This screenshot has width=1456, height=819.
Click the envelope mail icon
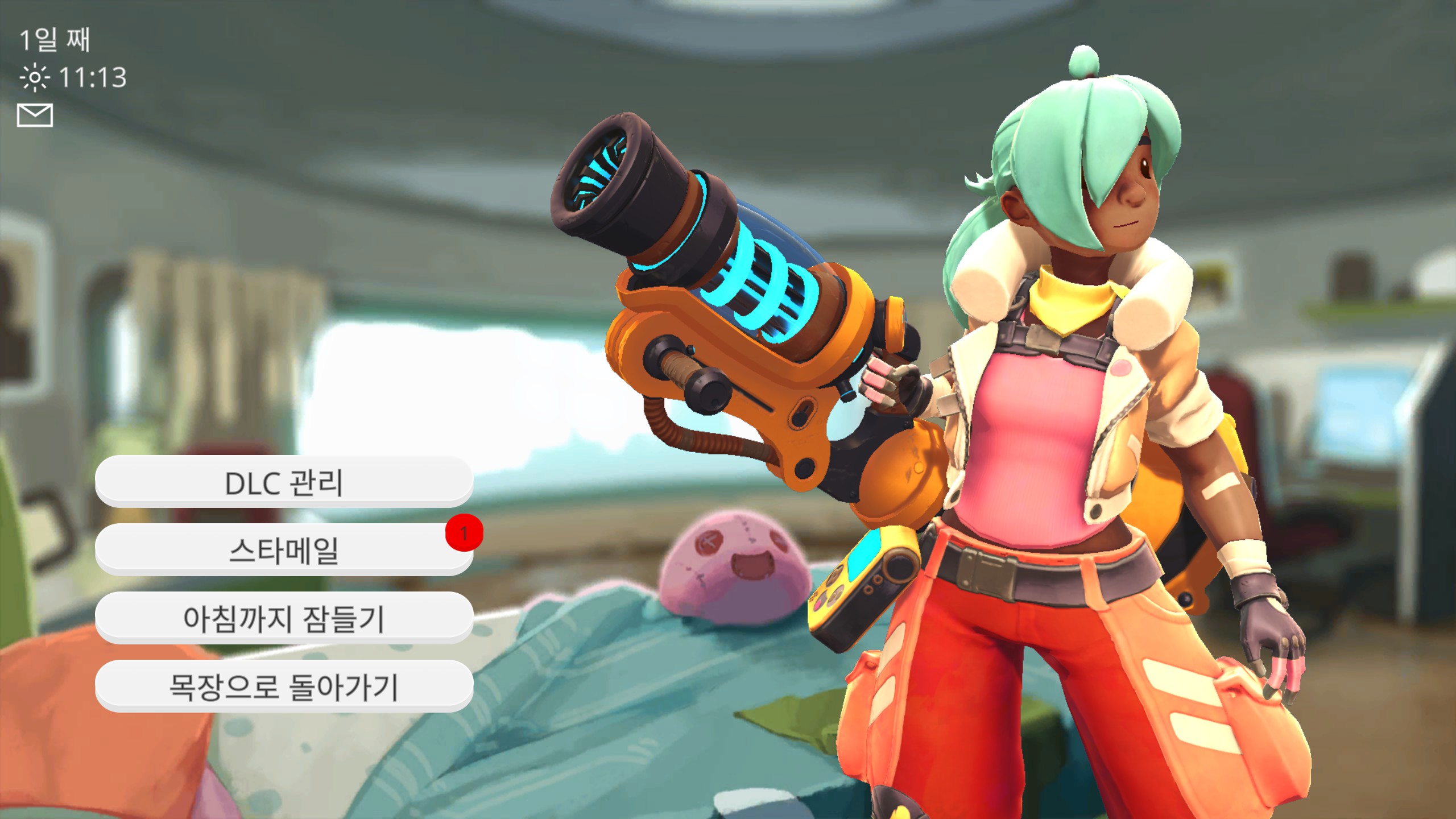(x=35, y=115)
